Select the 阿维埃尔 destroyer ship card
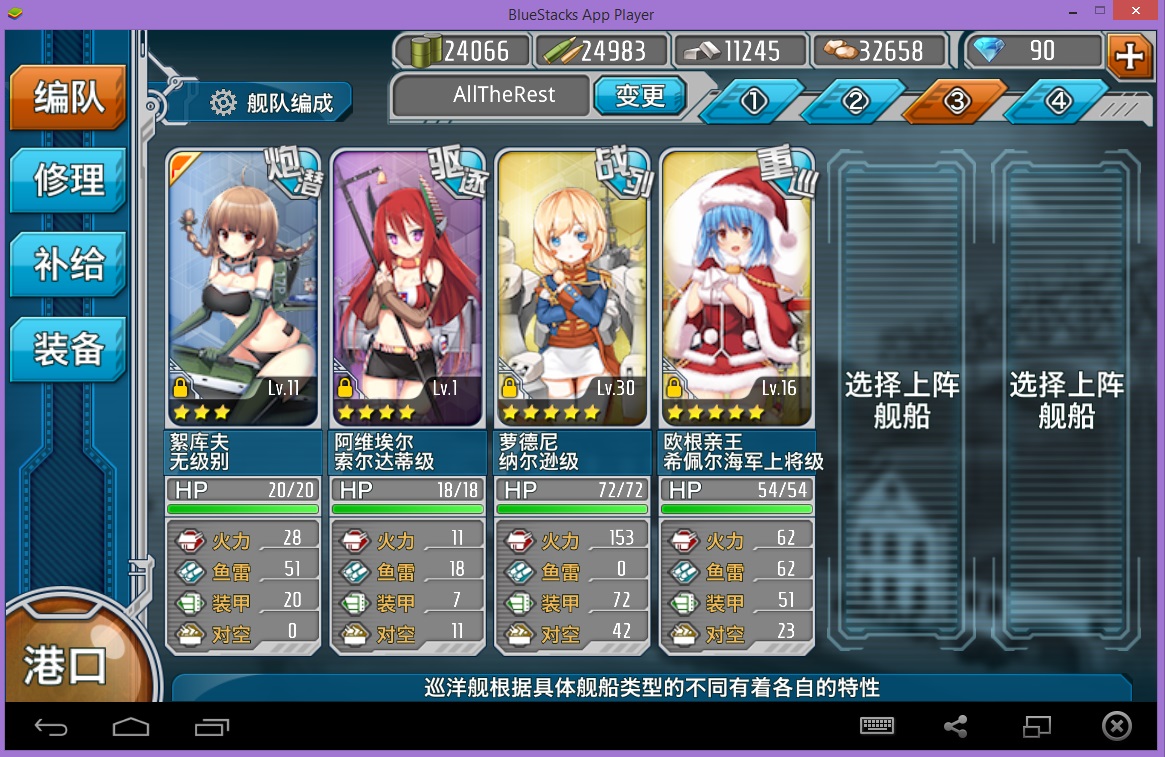Image resolution: width=1165 pixels, height=757 pixels. 407,290
